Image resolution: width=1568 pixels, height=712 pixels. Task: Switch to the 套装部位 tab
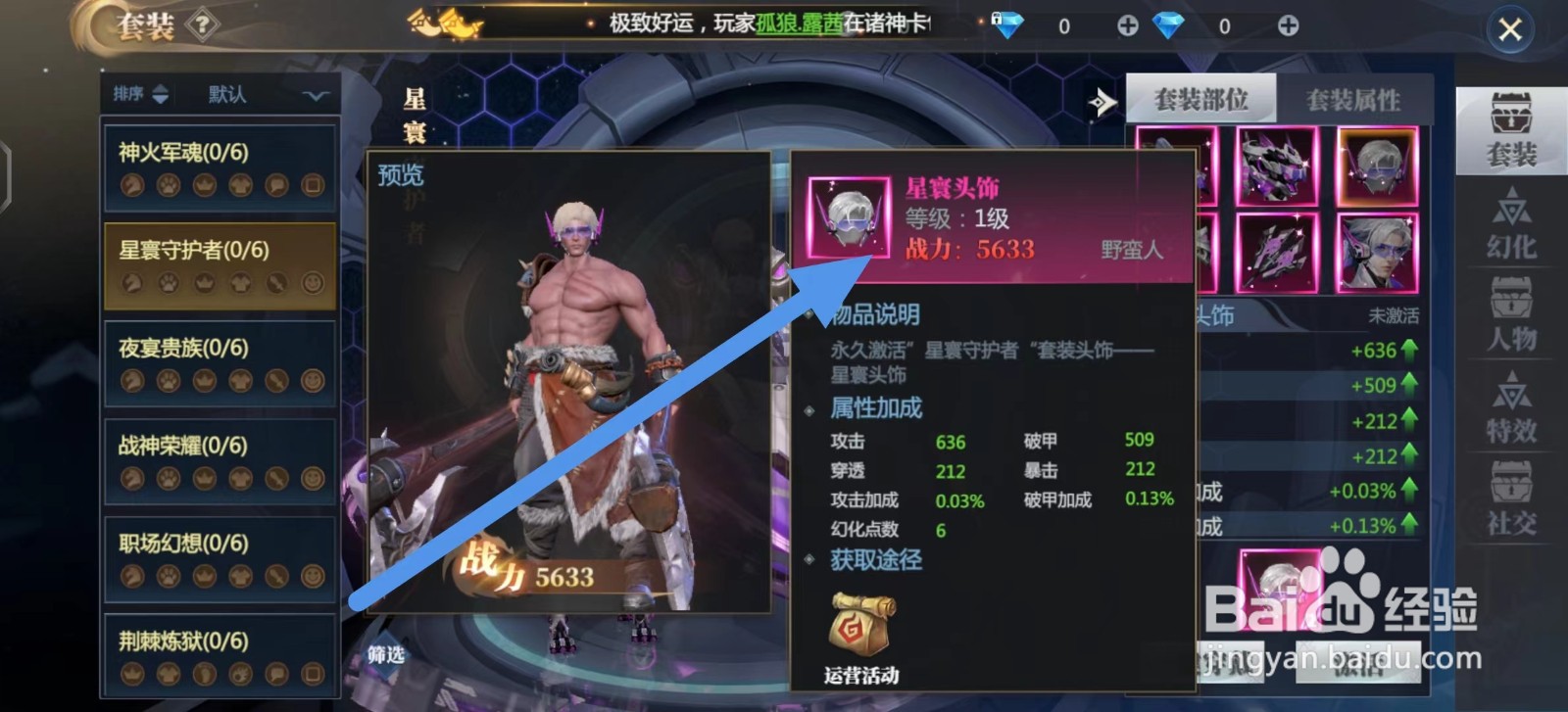[x=1204, y=98]
